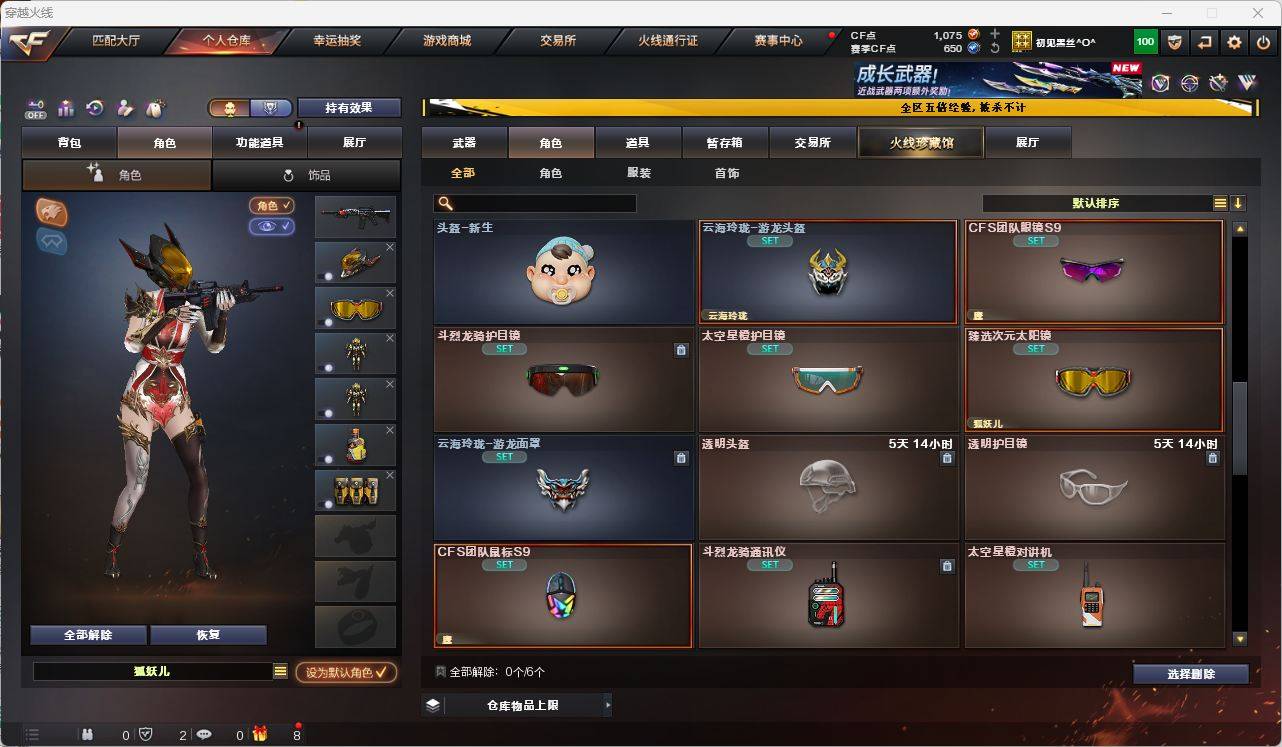Image resolution: width=1282 pixels, height=747 pixels.
Task: Open the character rotation/replay icon above the model
Action: 94,108
